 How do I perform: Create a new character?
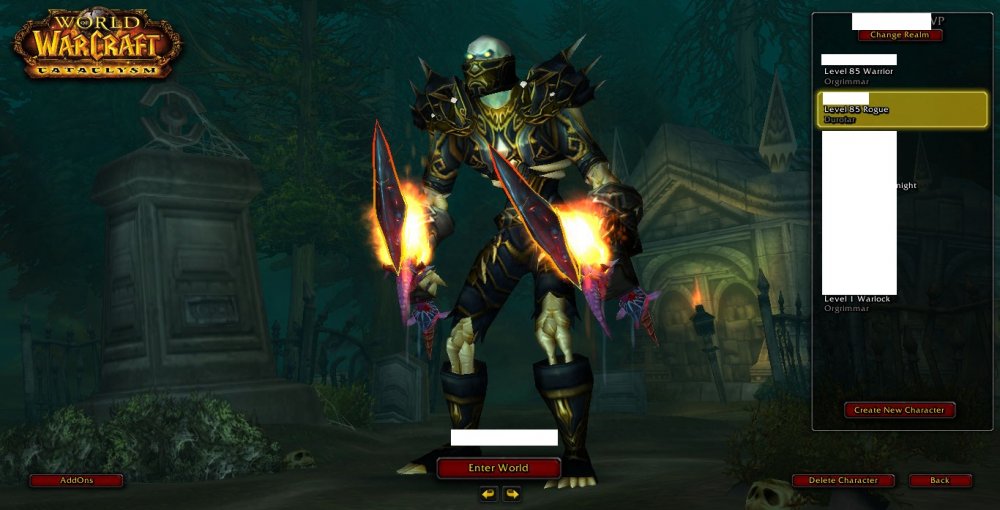pyautogui.click(x=899, y=410)
